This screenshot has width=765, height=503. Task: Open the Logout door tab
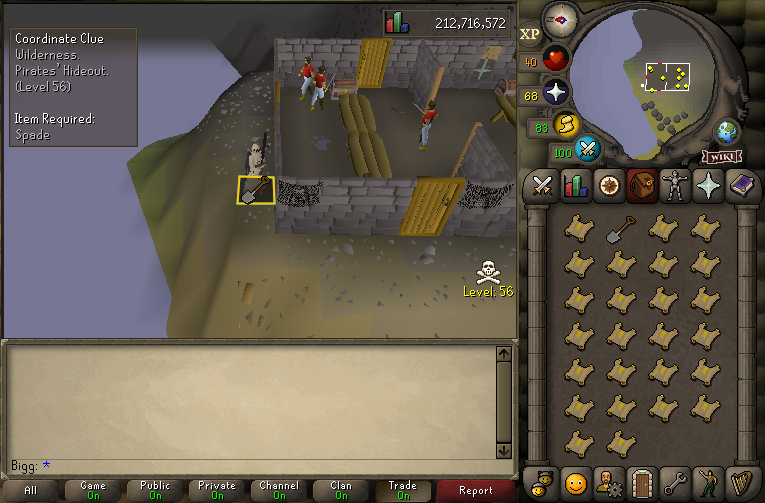639,485
